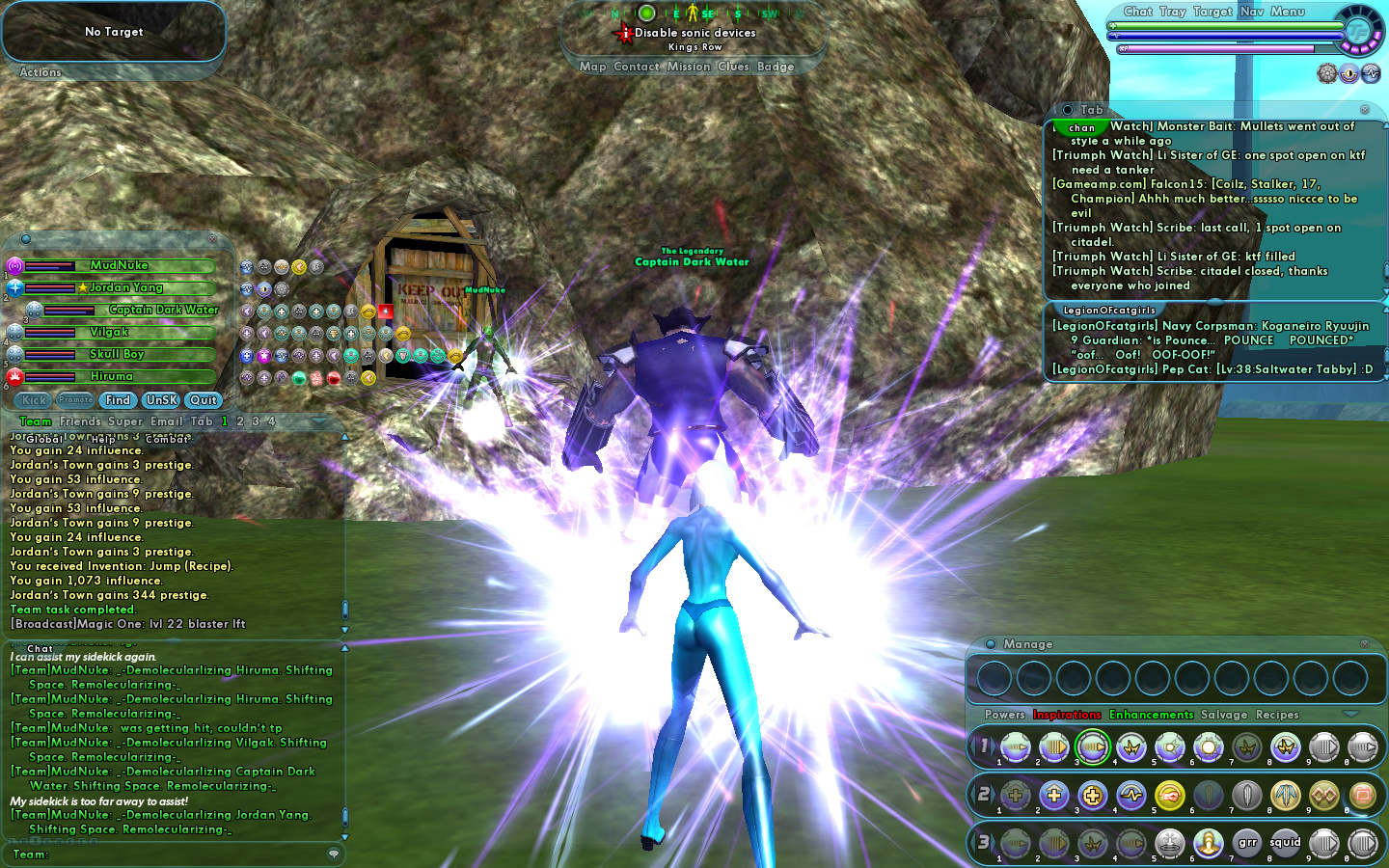The width and height of the screenshot is (1389, 868).
Task: Show the Mission details
Action: tap(688, 67)
